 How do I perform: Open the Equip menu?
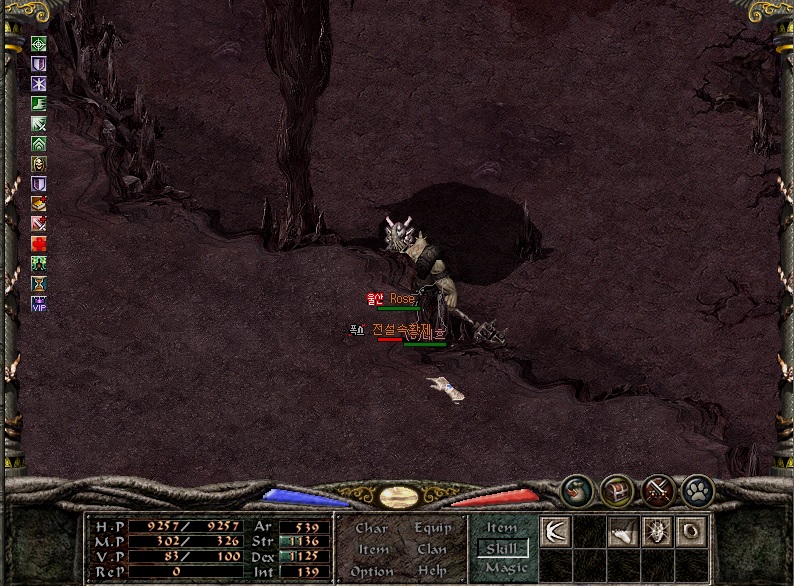(432, 528)
